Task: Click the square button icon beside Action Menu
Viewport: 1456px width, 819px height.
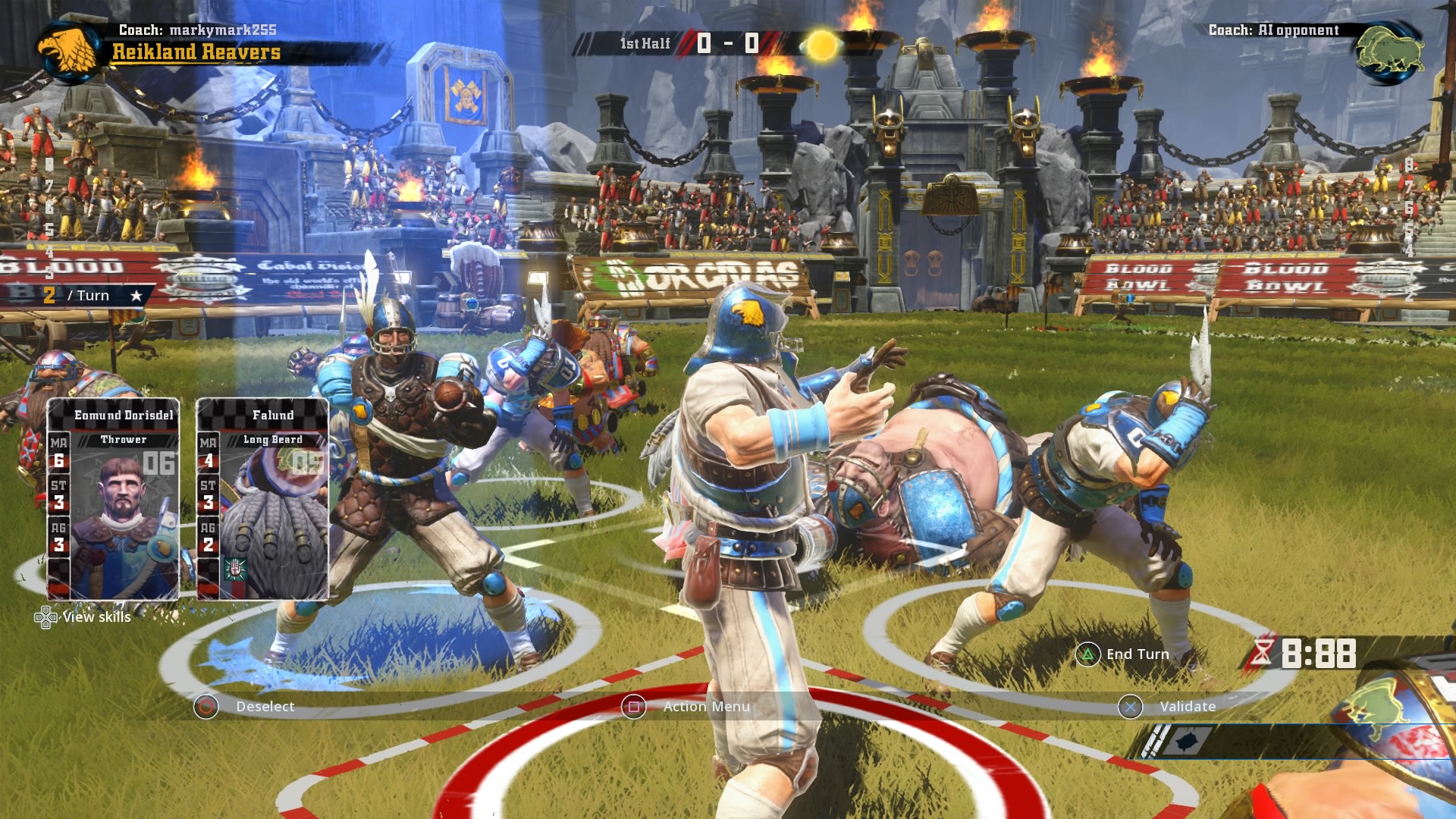Action: pos(634,706)
